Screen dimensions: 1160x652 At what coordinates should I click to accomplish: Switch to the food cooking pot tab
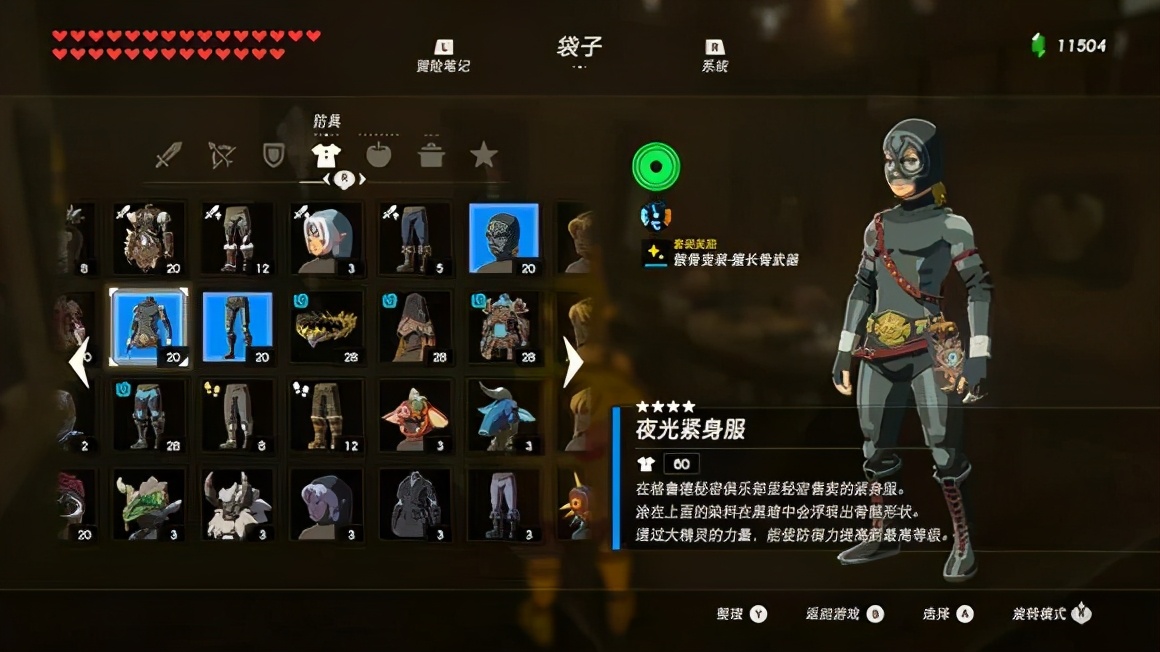[431, 155]
